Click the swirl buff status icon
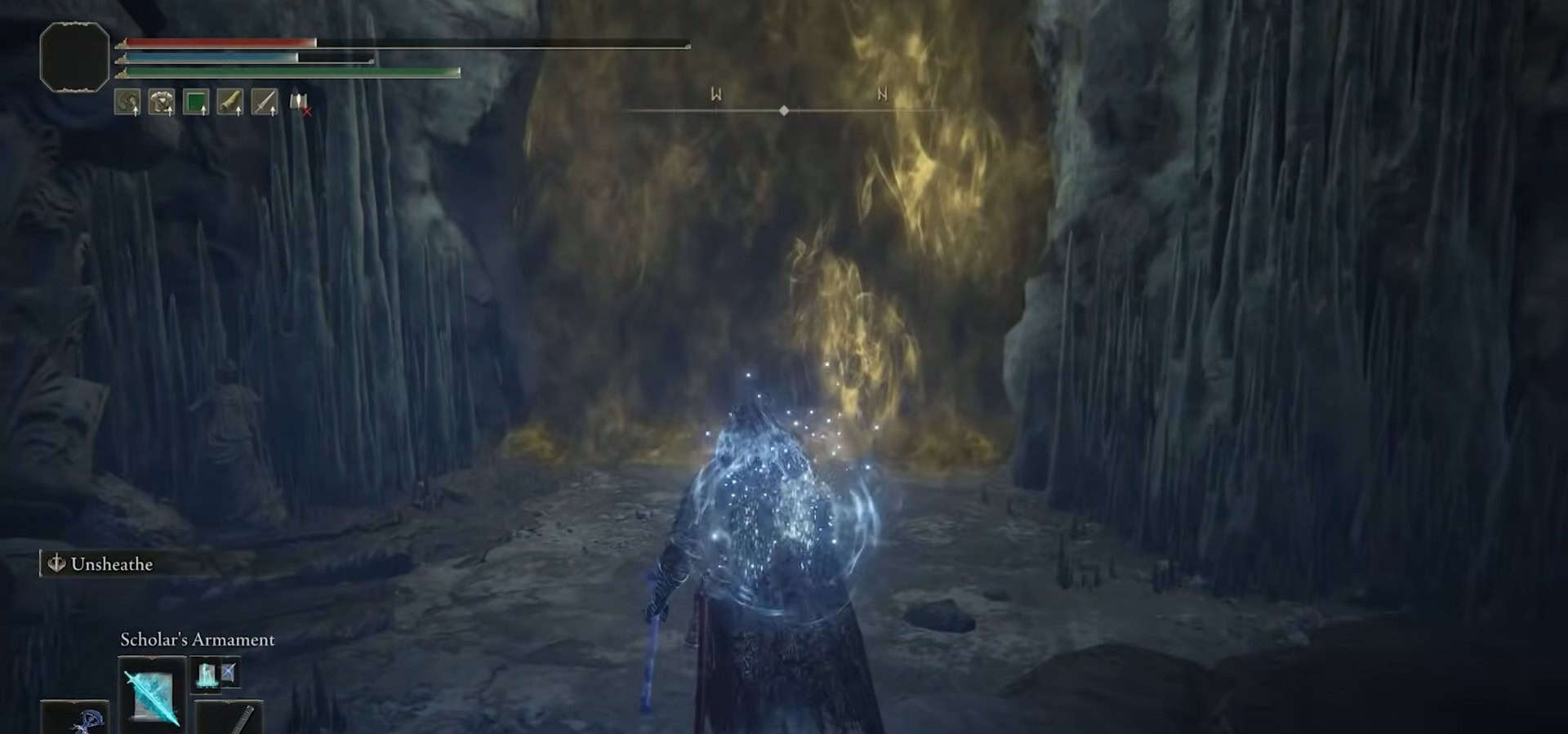1568x734 pixels. click(127, 102)
